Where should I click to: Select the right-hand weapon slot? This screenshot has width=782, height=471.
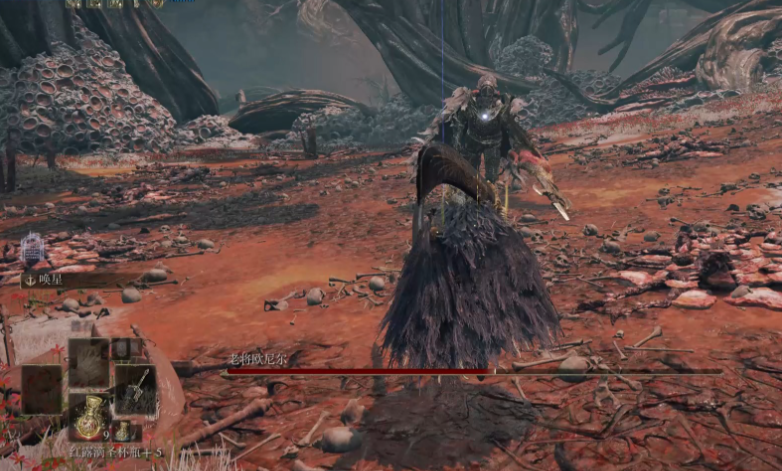point(134,389)
